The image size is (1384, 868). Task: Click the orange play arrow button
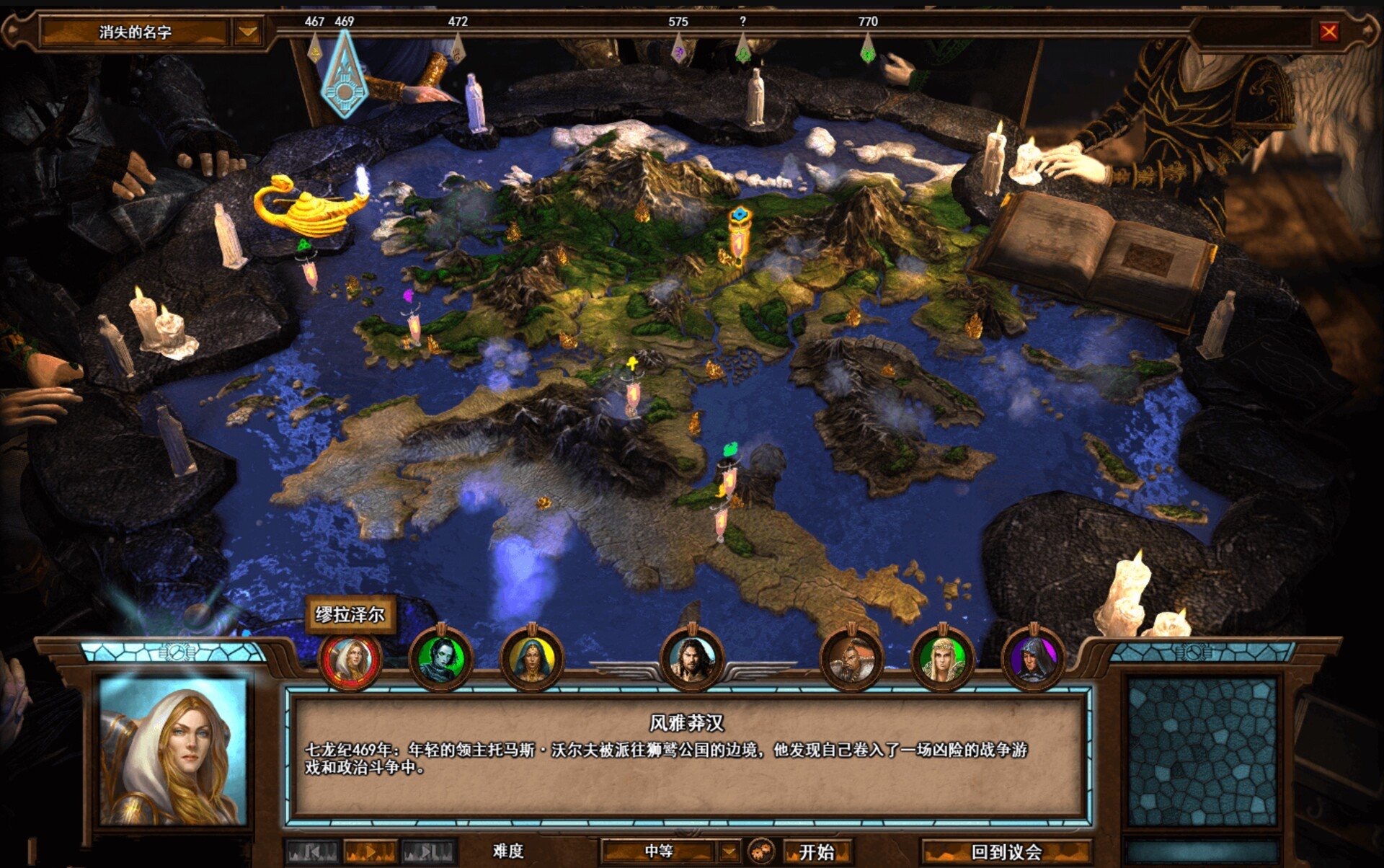point(370,852)
